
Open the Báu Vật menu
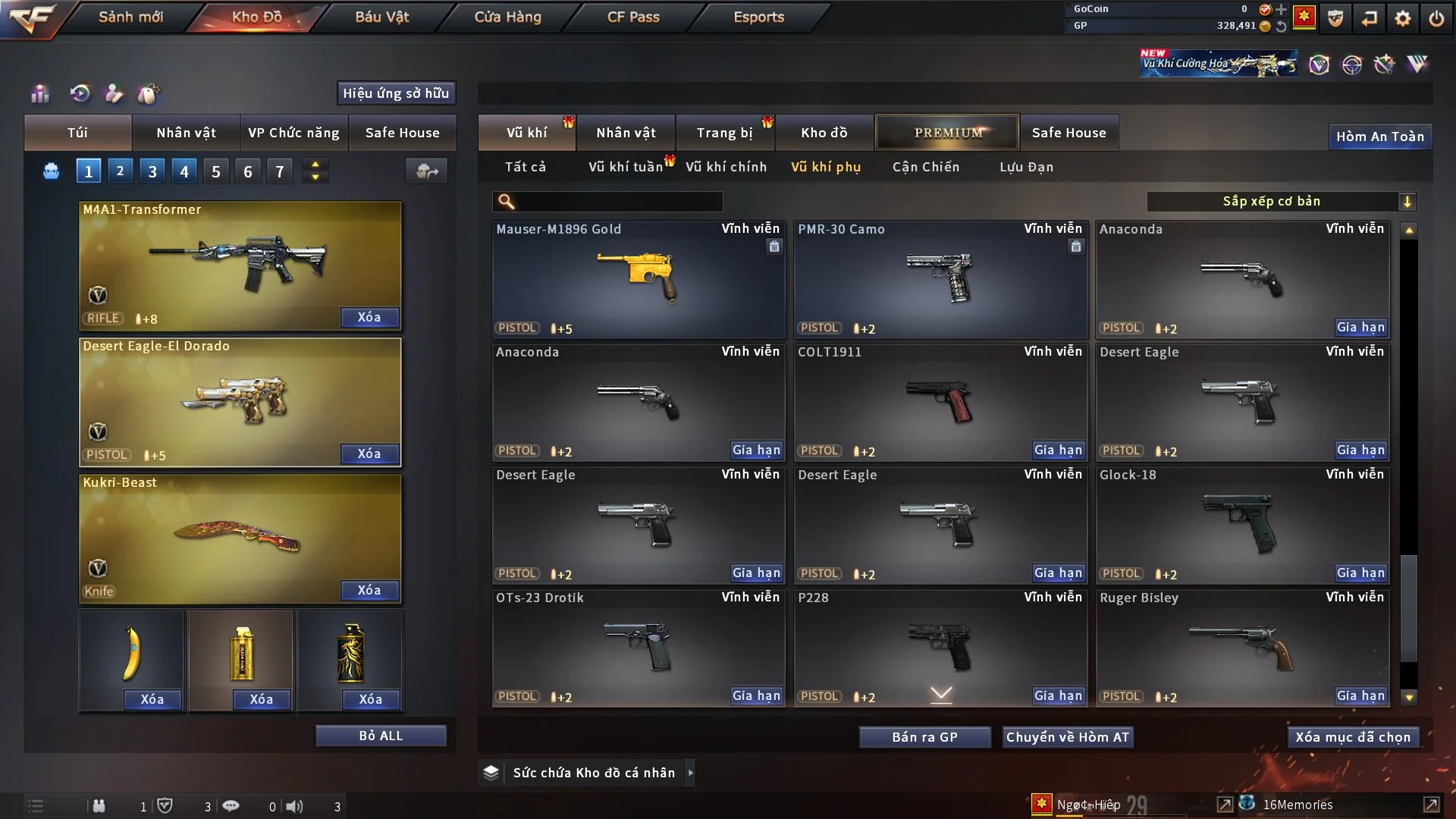click(x=381, y=17)
